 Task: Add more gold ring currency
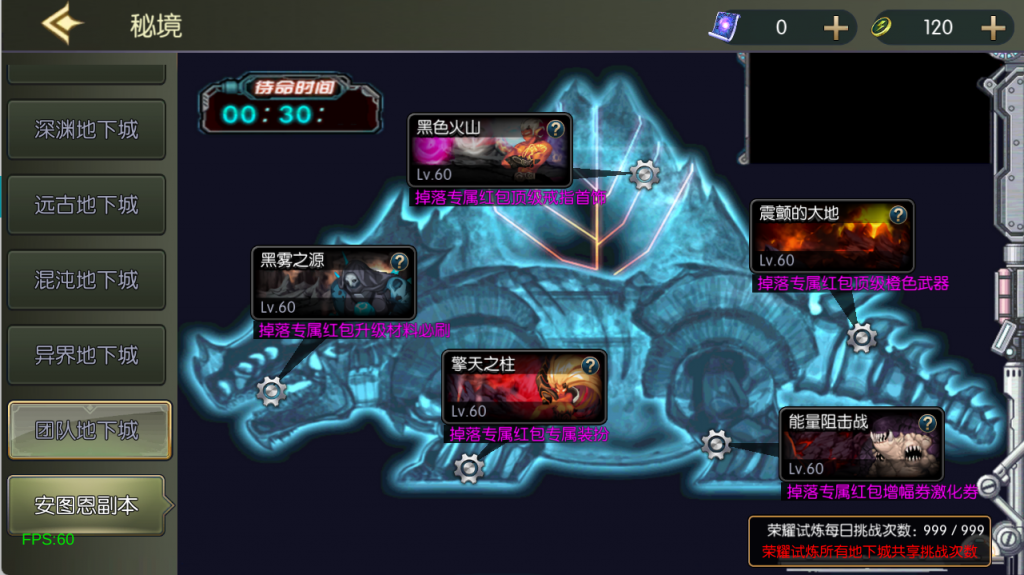pos(992,28)
